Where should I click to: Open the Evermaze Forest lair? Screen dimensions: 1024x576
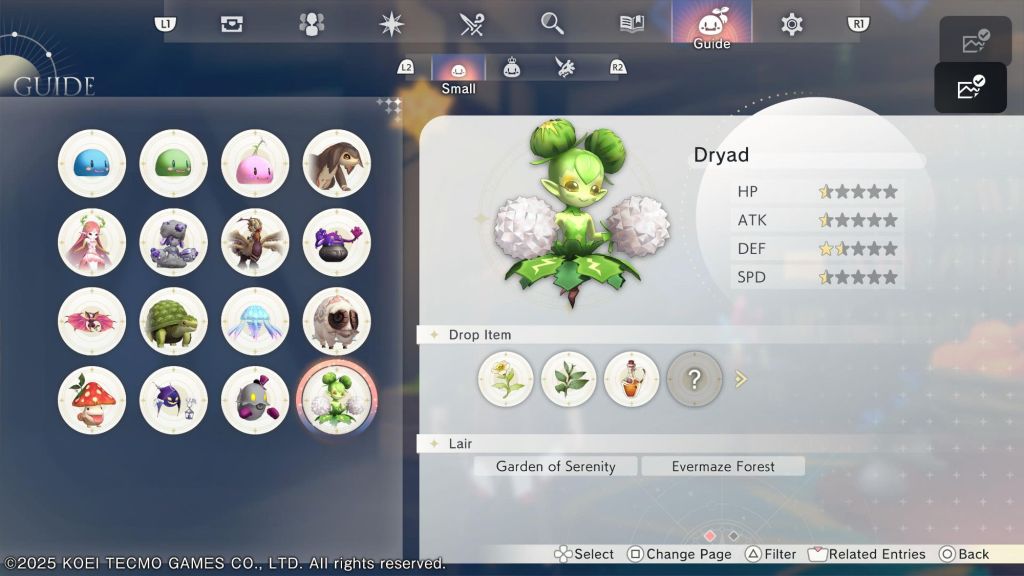point(723,466)
